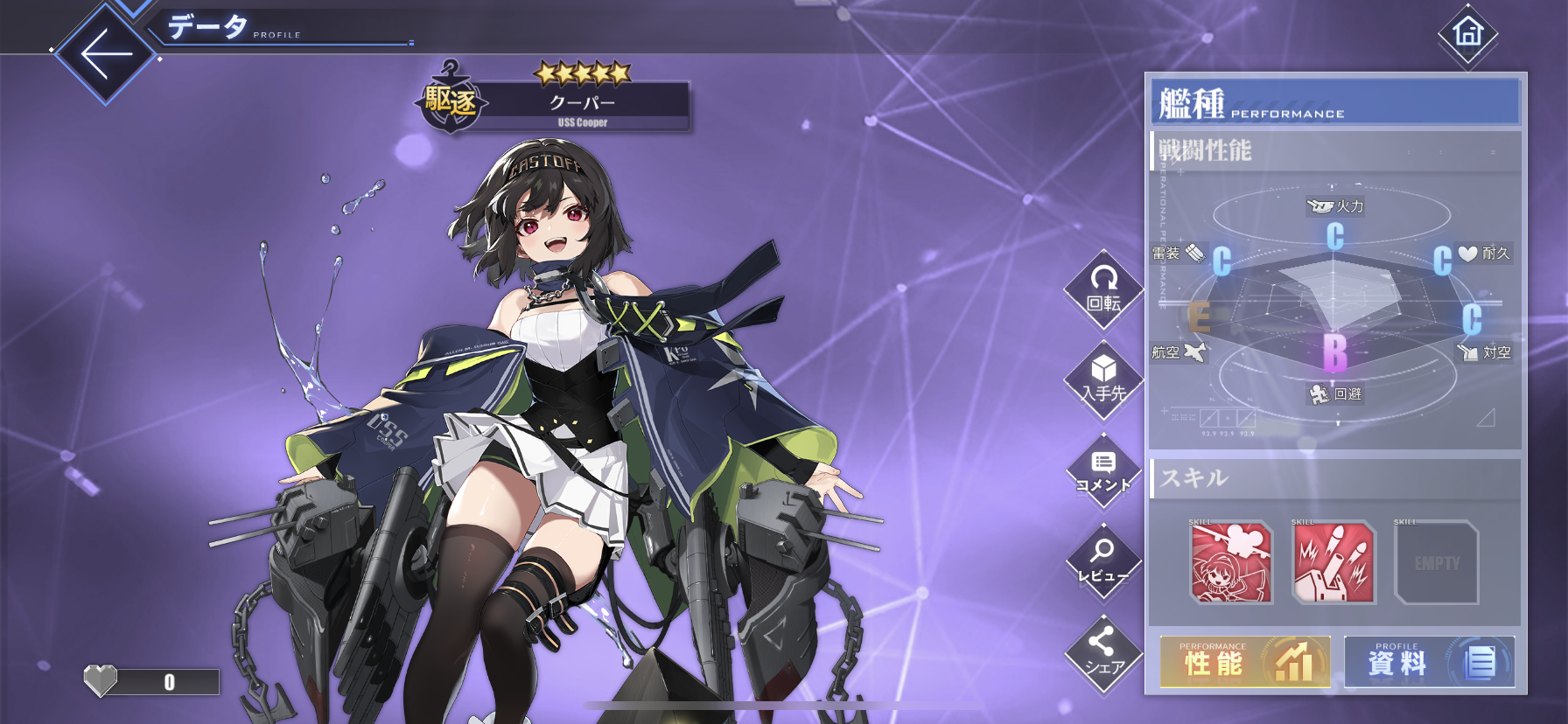
Task: Open the review (レビュー) search icon
Action: 1103,558
